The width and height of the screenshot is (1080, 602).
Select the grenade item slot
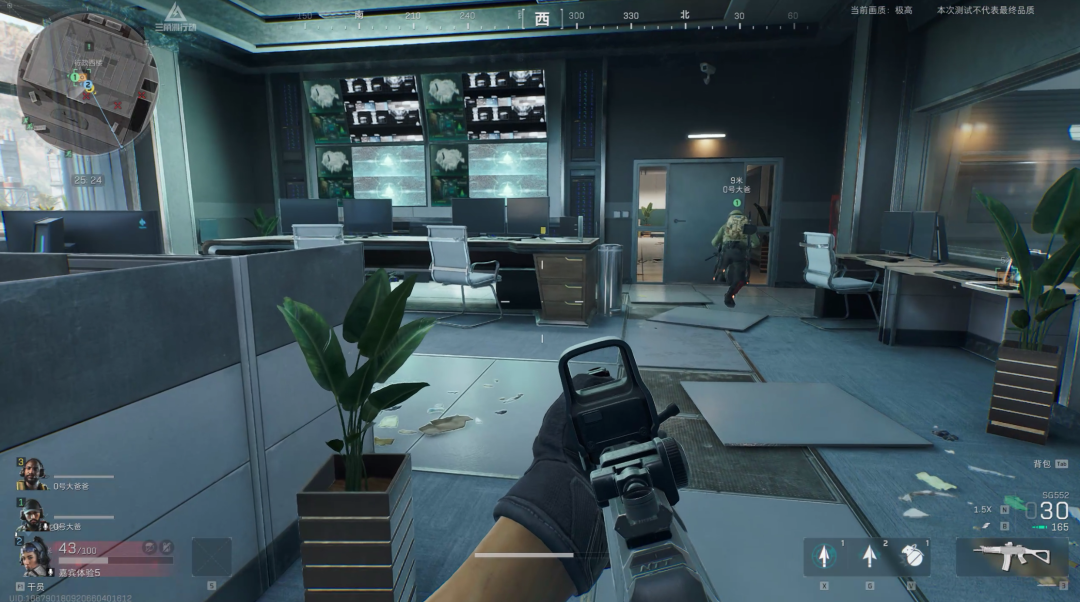(x=911, y=556)
